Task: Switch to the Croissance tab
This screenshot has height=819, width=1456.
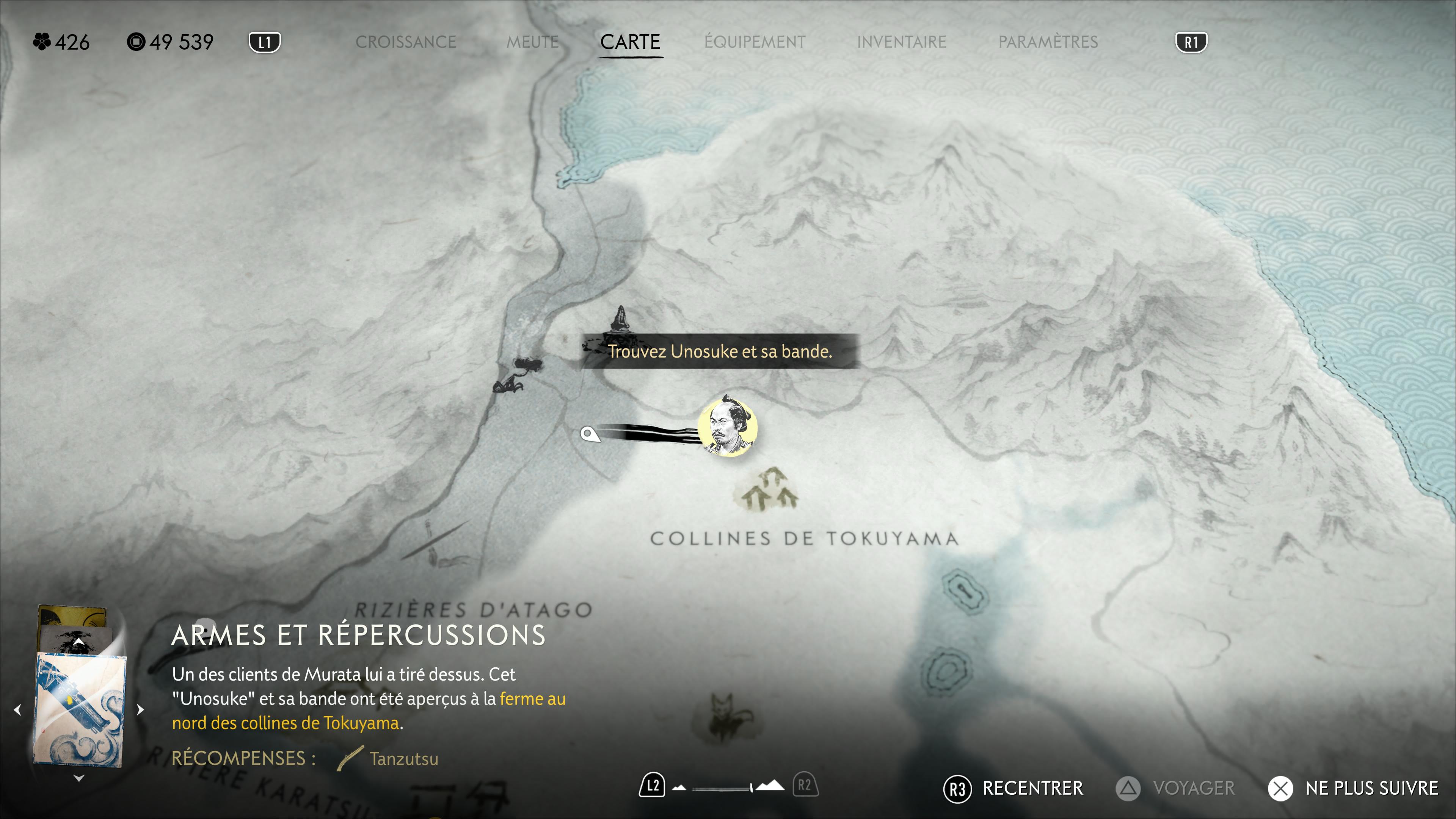Action: click(405, 42)
